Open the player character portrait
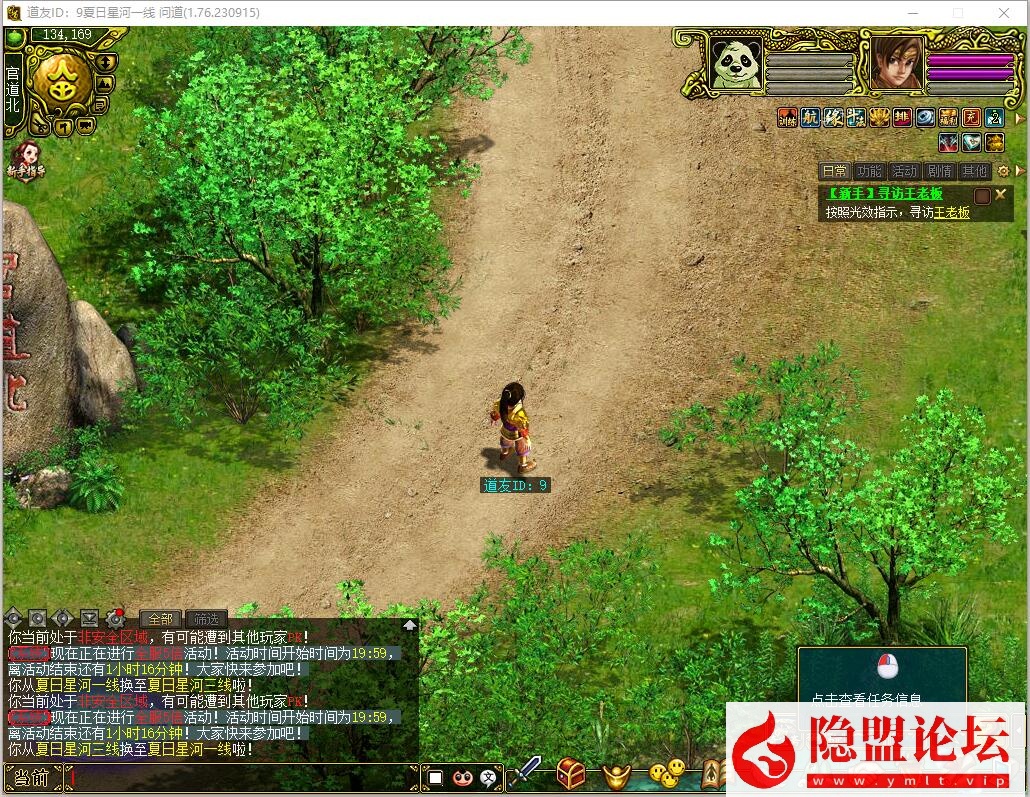The width and height of the screenshot is (1030, 797). [x=896, y=65]
